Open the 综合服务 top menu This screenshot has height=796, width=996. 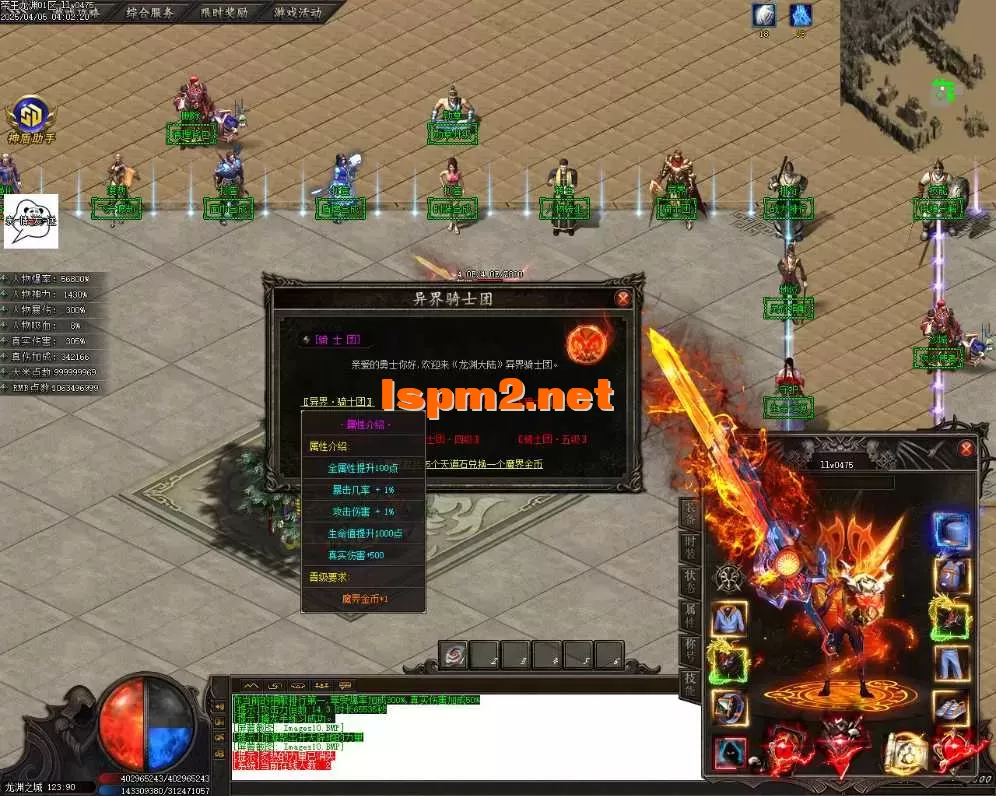pyautogui.click(x=150, y=13)
